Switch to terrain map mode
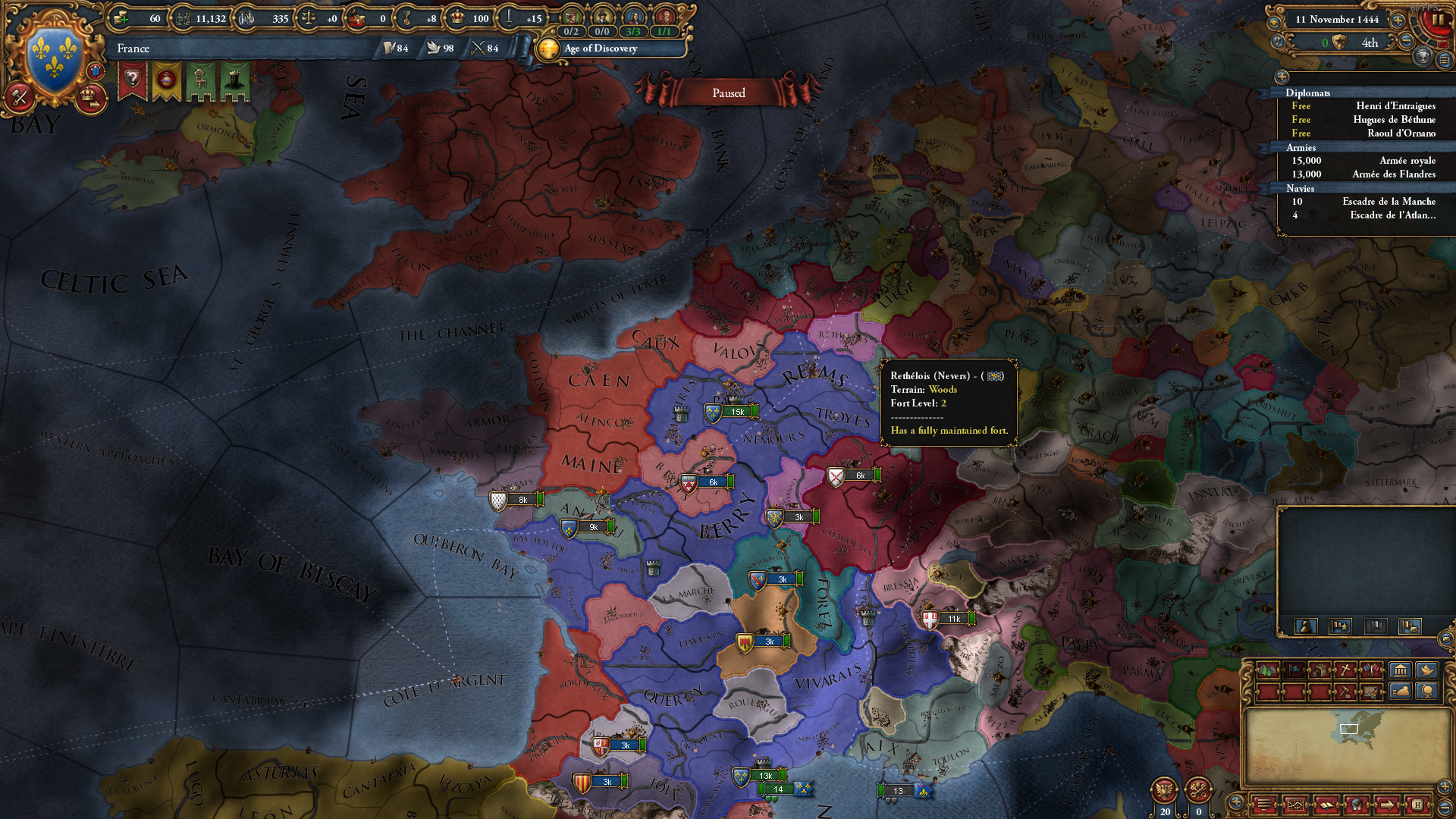 click(x=1268, y=670)
